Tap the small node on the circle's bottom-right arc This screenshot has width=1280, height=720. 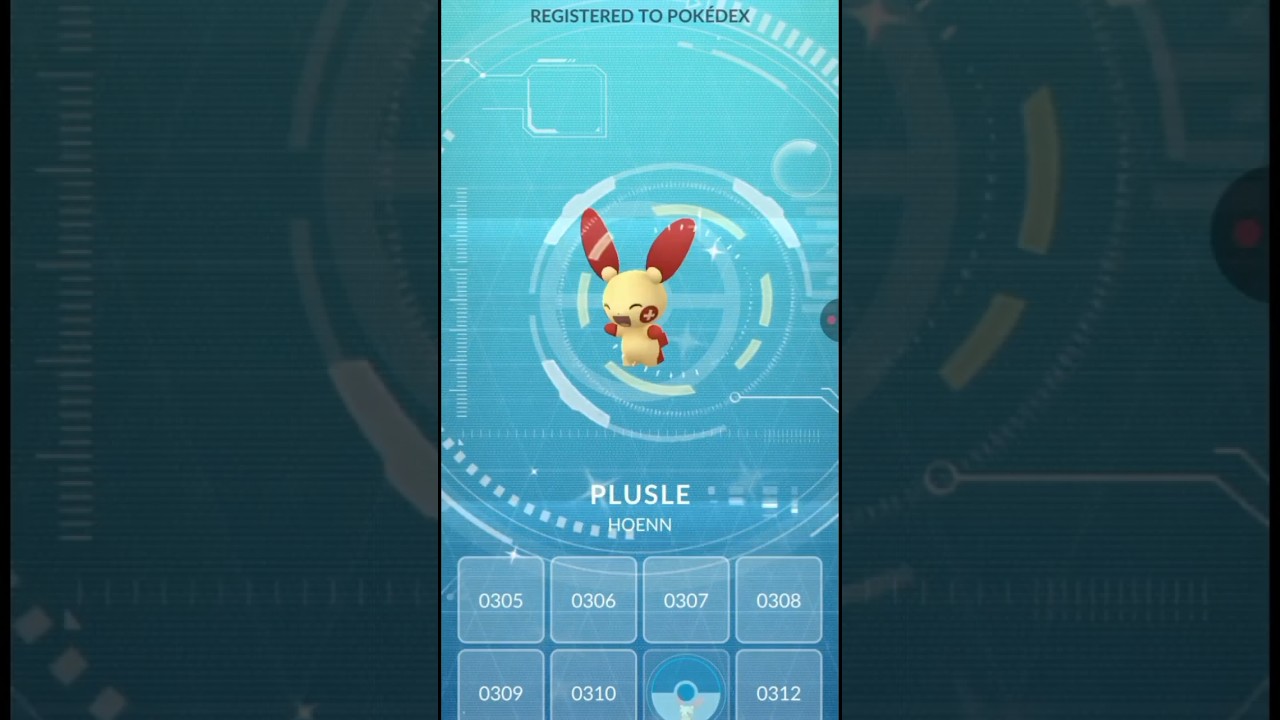(x=735, y=398)
